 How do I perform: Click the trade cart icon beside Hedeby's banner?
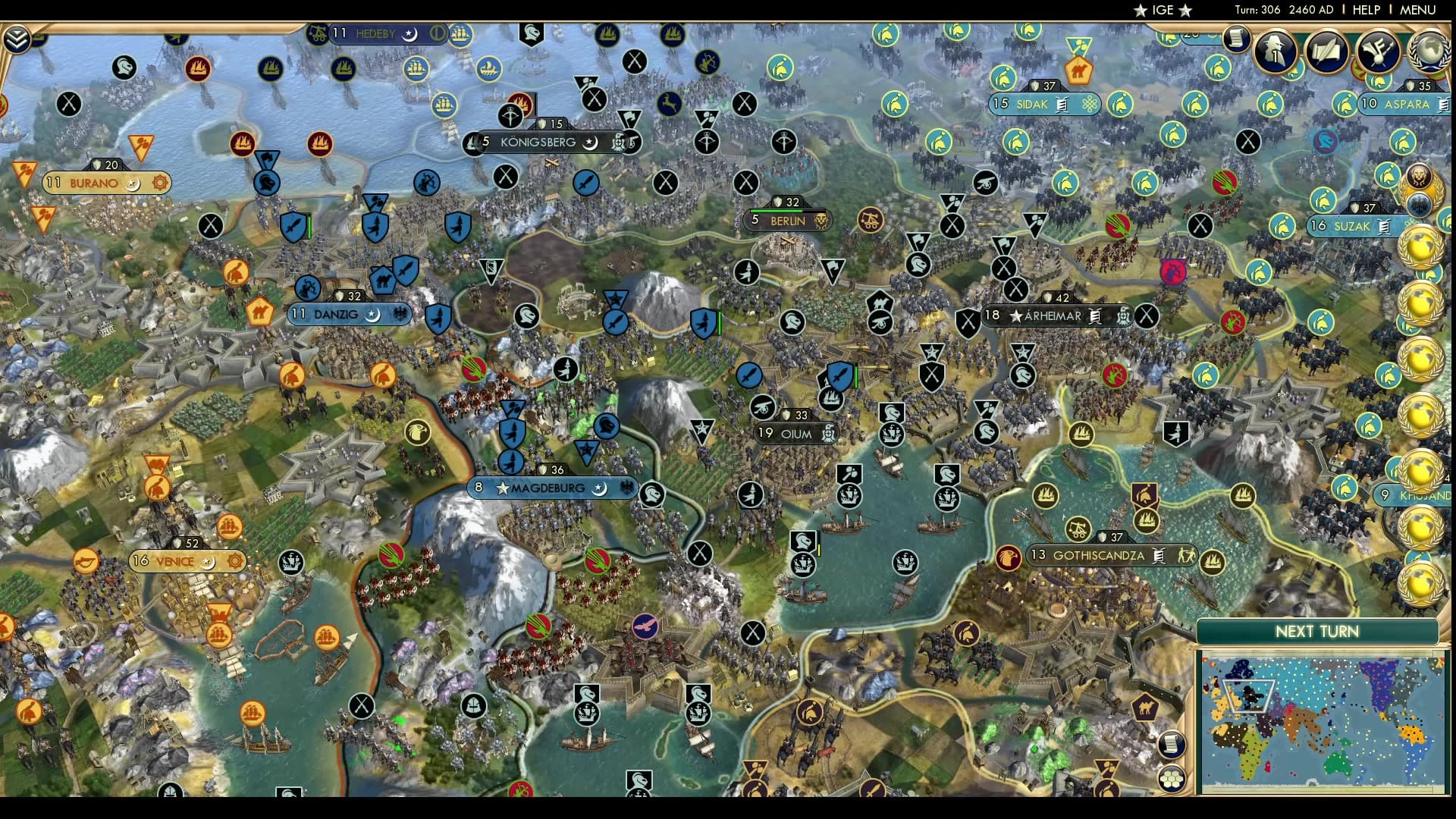[318, 33]
